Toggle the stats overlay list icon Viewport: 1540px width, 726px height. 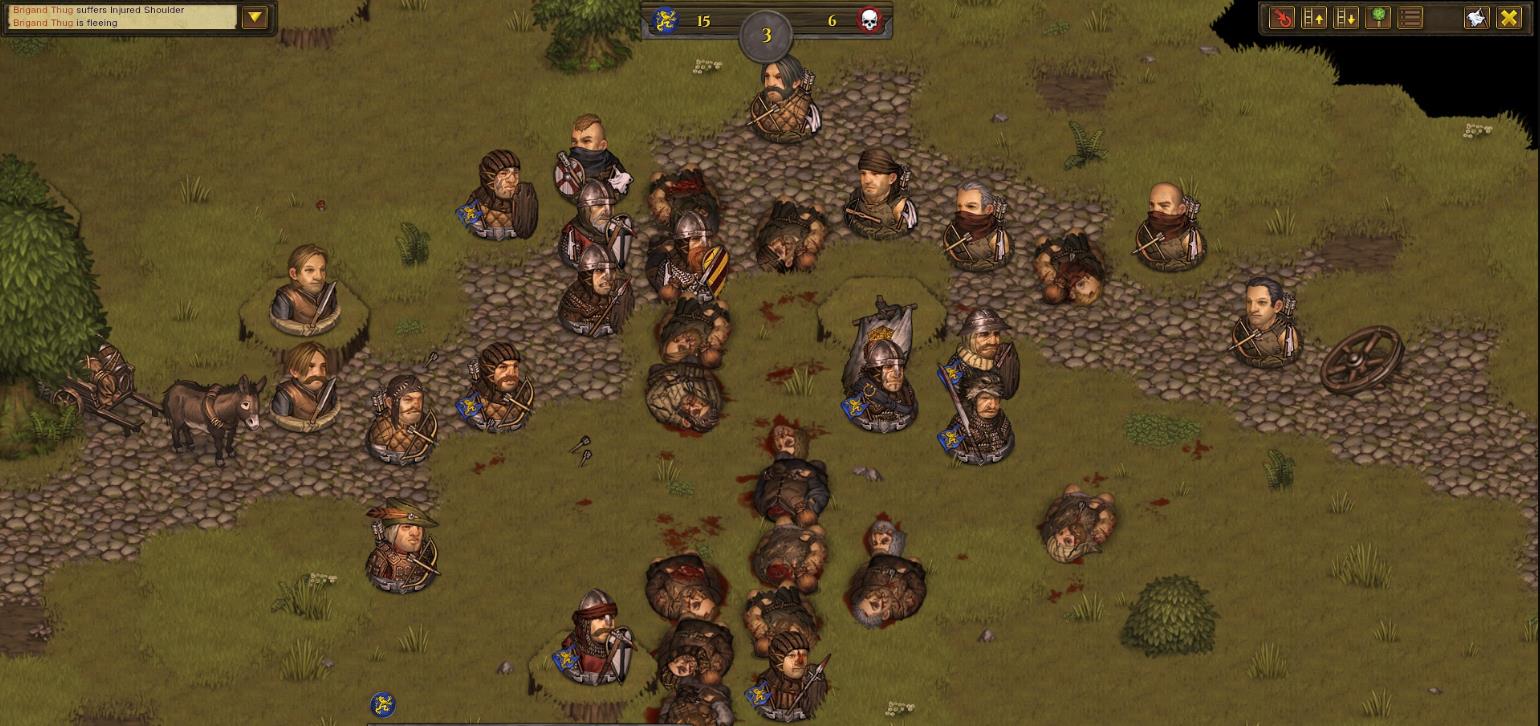click(1410, 18)
